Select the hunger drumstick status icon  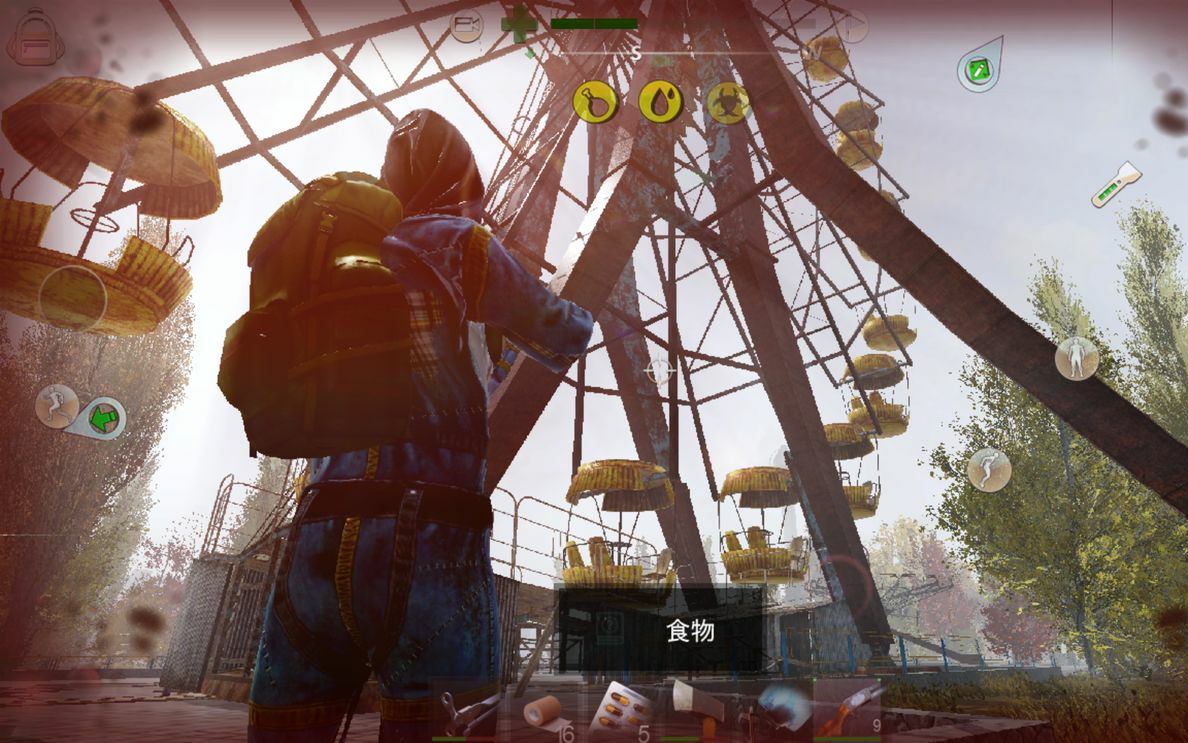(594, 101)
